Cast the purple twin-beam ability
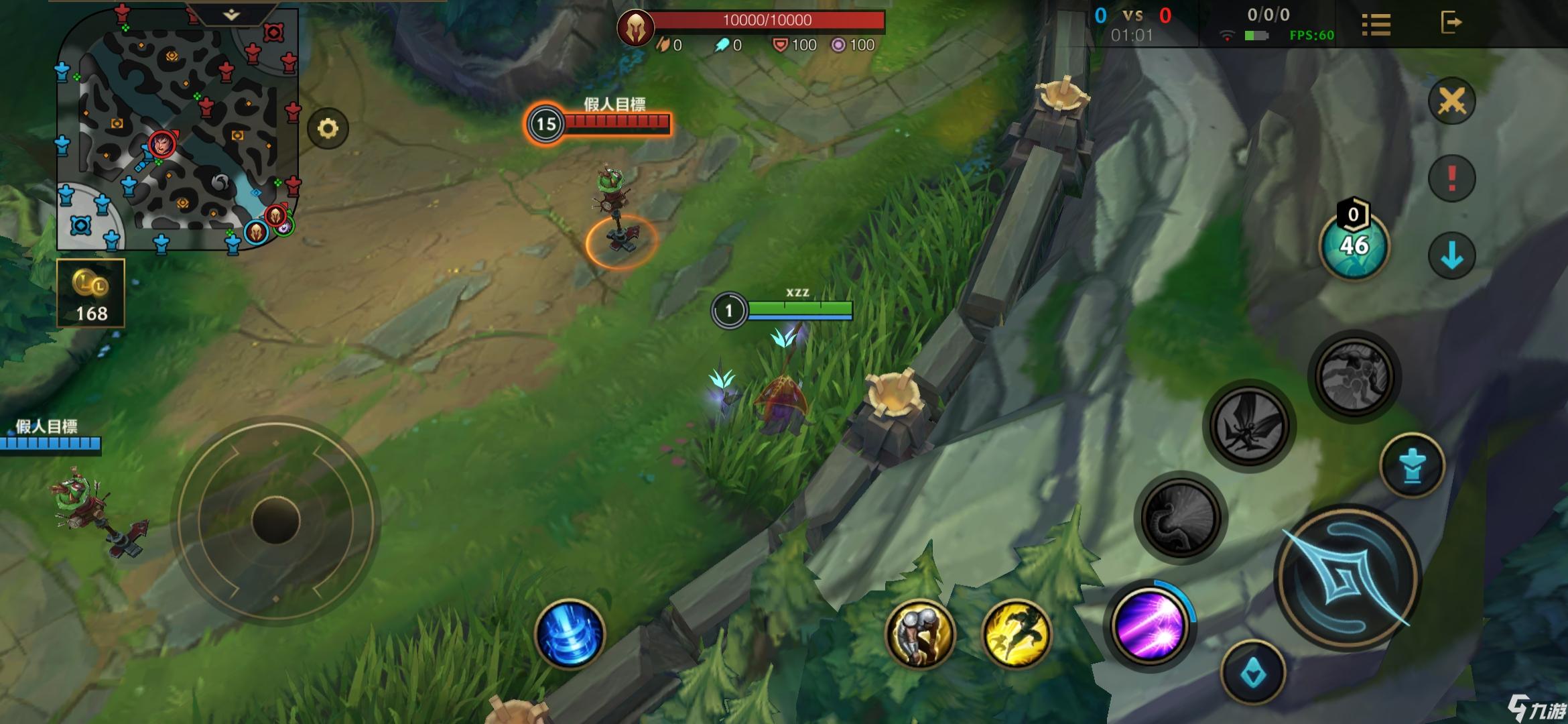The width and height of the screenshot is (1568, 724). click(x=1150, y=625)
